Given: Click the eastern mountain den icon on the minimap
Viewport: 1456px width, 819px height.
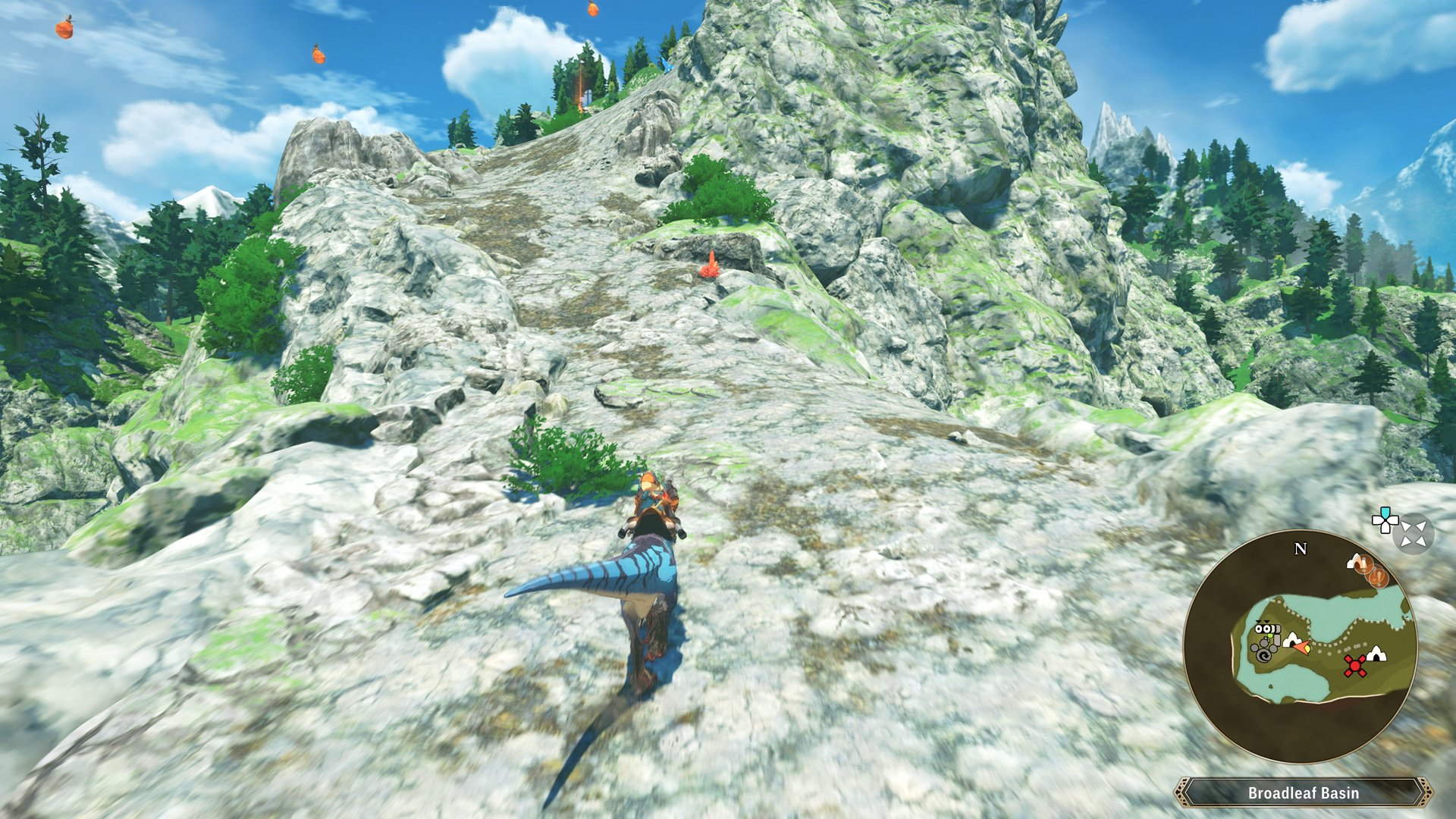Looking at the screenshot, I should [1376, 654].
